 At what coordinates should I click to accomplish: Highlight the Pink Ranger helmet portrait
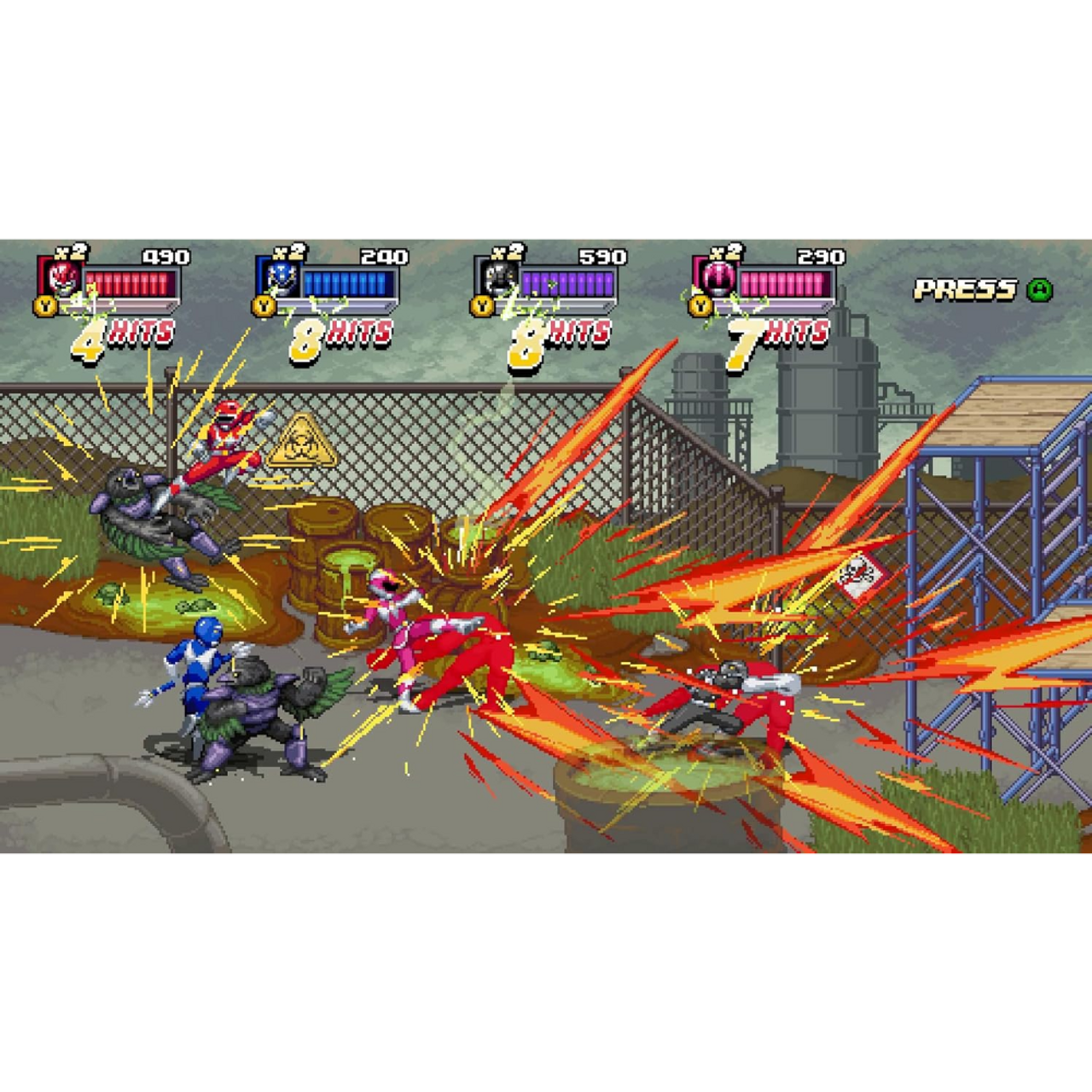point(717,277)
